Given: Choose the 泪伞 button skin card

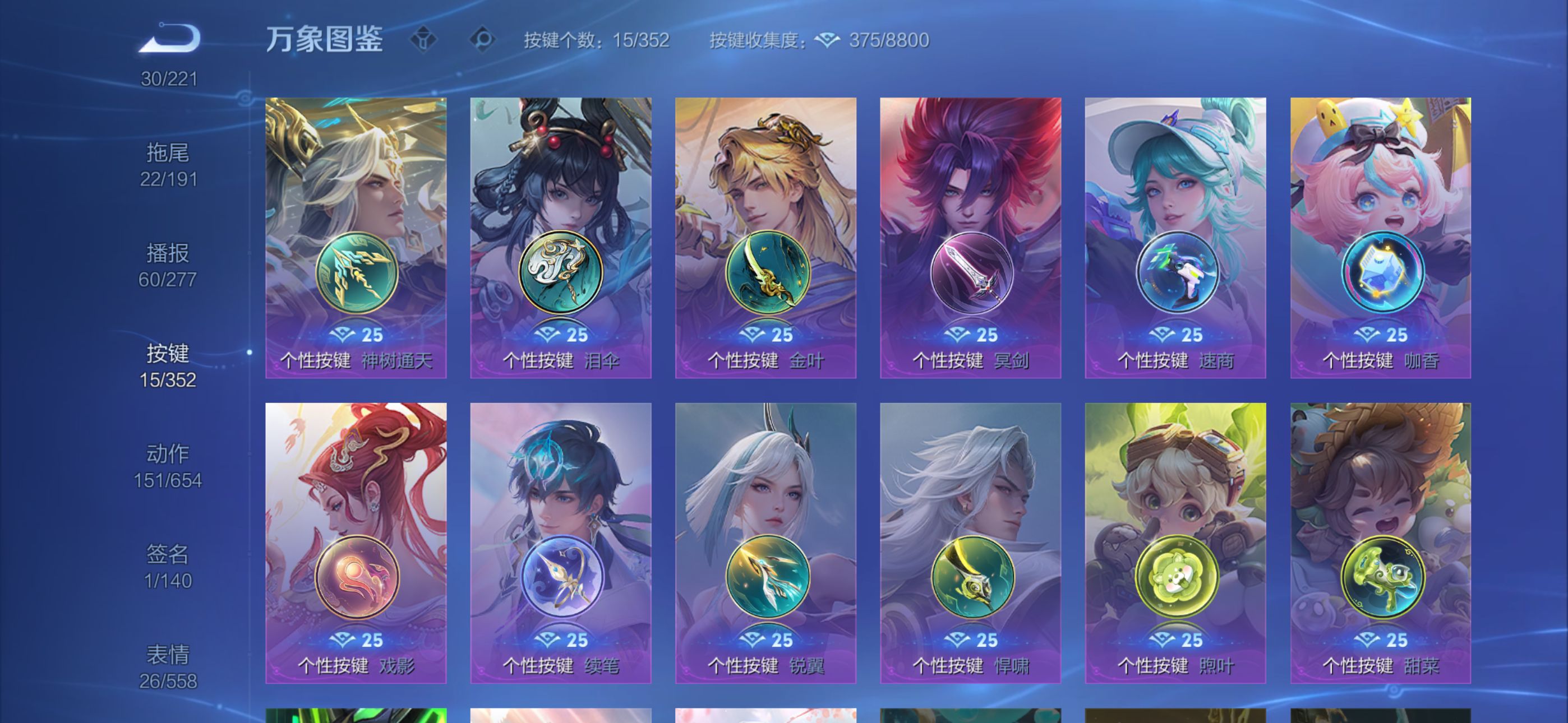Looking at the screenshot, I should coord(561,237).
